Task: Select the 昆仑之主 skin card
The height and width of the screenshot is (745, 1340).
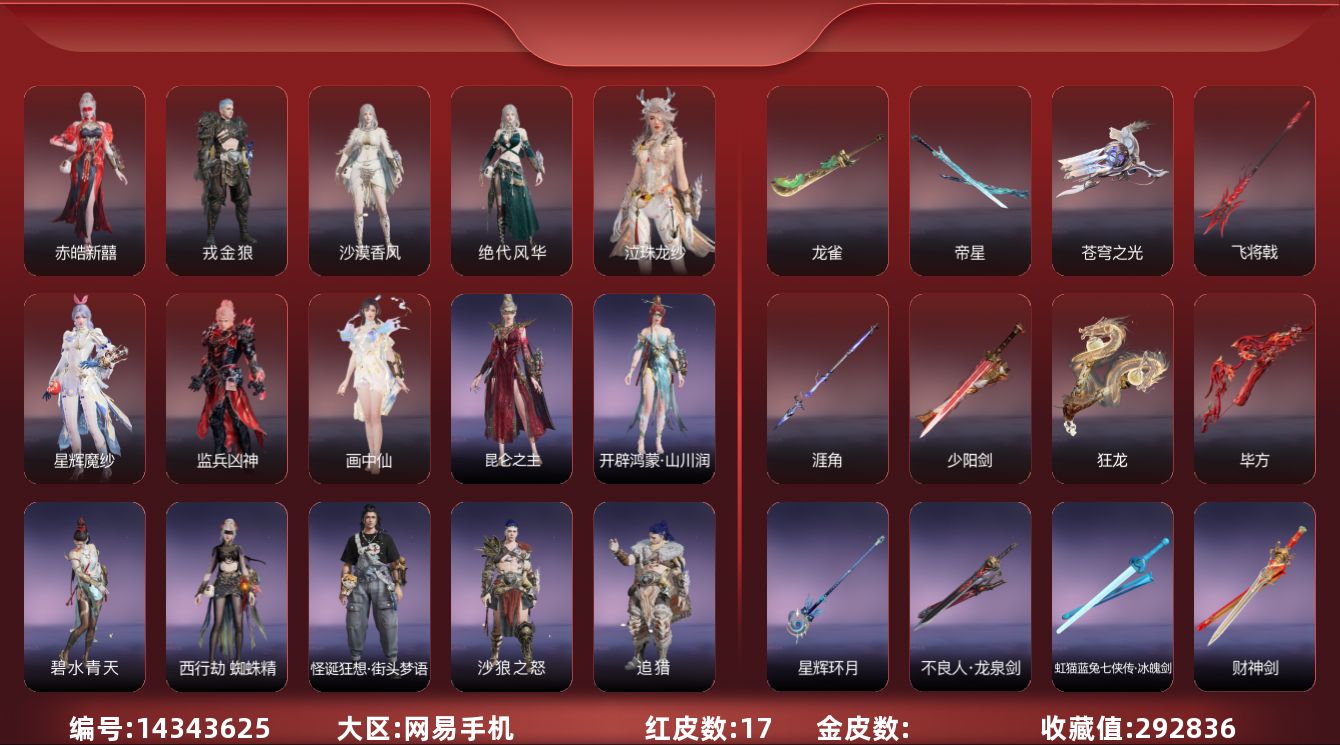Action: click(512, 388)
